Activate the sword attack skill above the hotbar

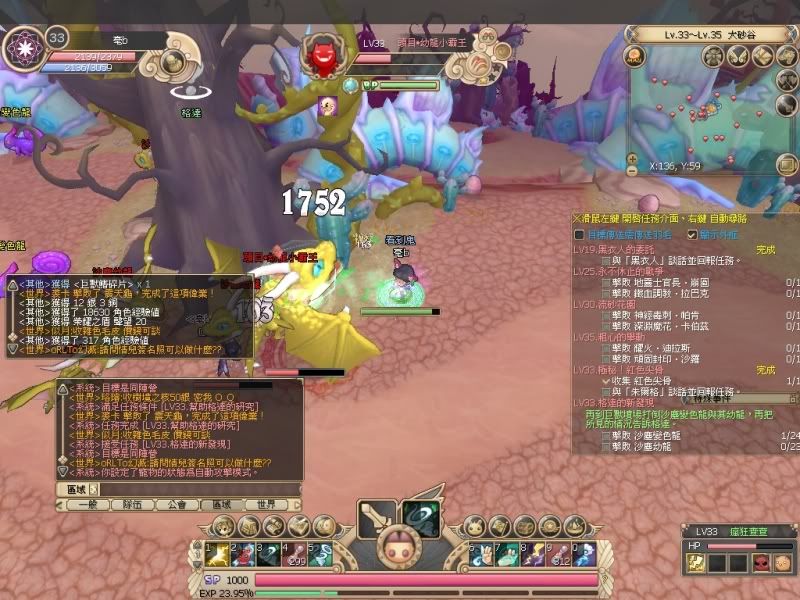click(x=377, y=517)
